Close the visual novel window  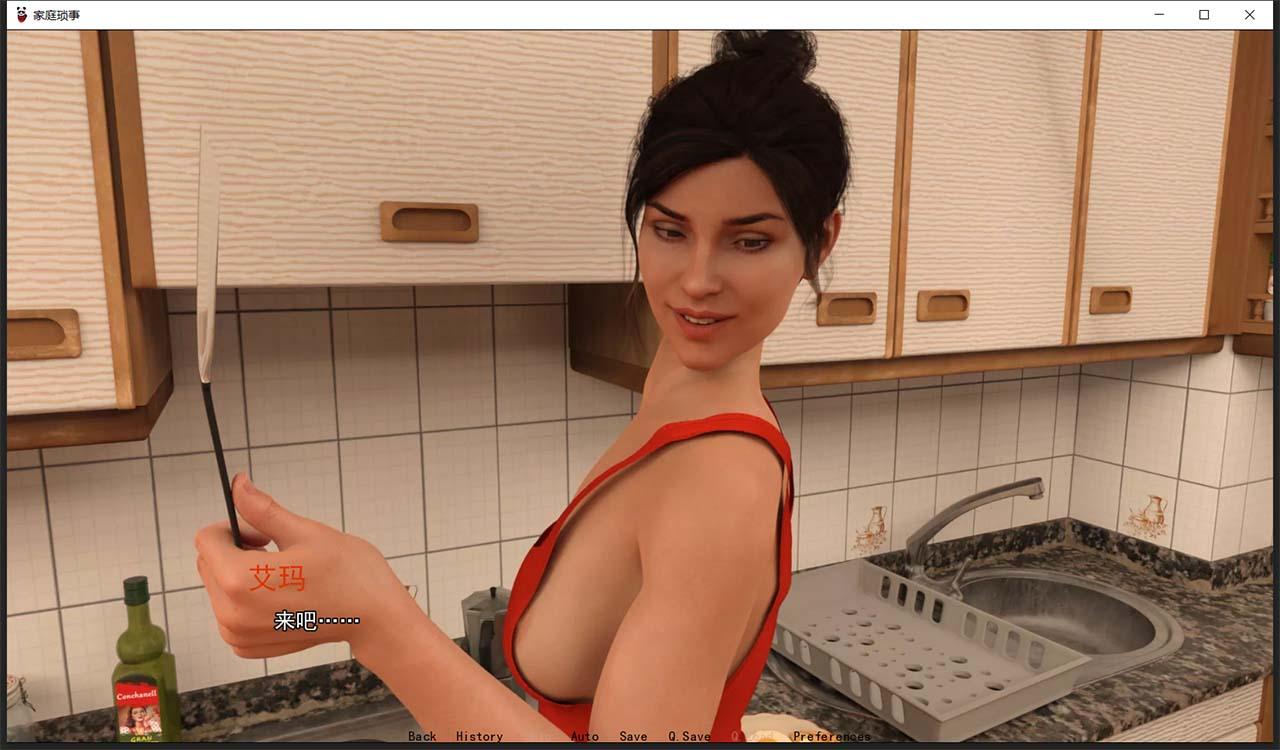click(x=1249, y=14)
